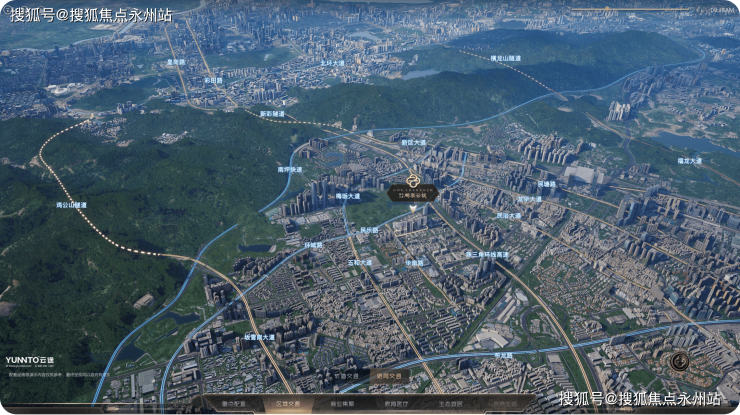740x415 pixels.
Task: Switch to the 重点配套 tab
Action: point(231,403)
